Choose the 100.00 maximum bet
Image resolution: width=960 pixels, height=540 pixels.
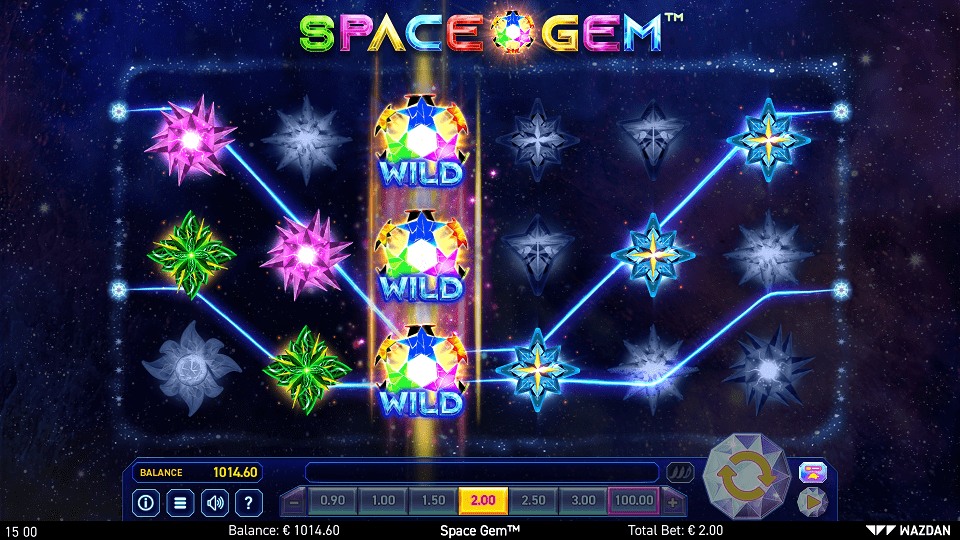pos(633,501)
